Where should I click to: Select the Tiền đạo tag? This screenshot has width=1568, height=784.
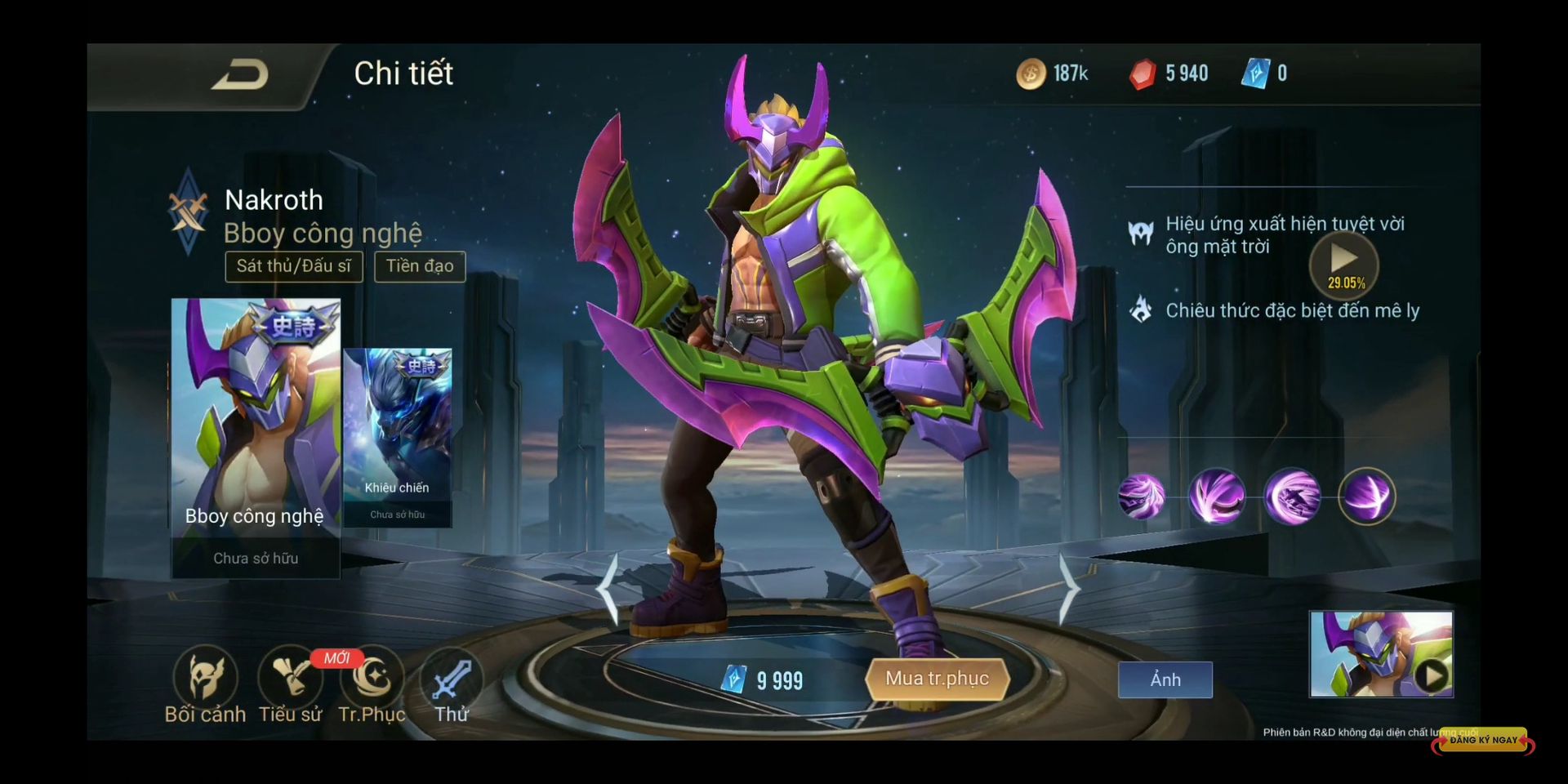click(x=420, y=266)
